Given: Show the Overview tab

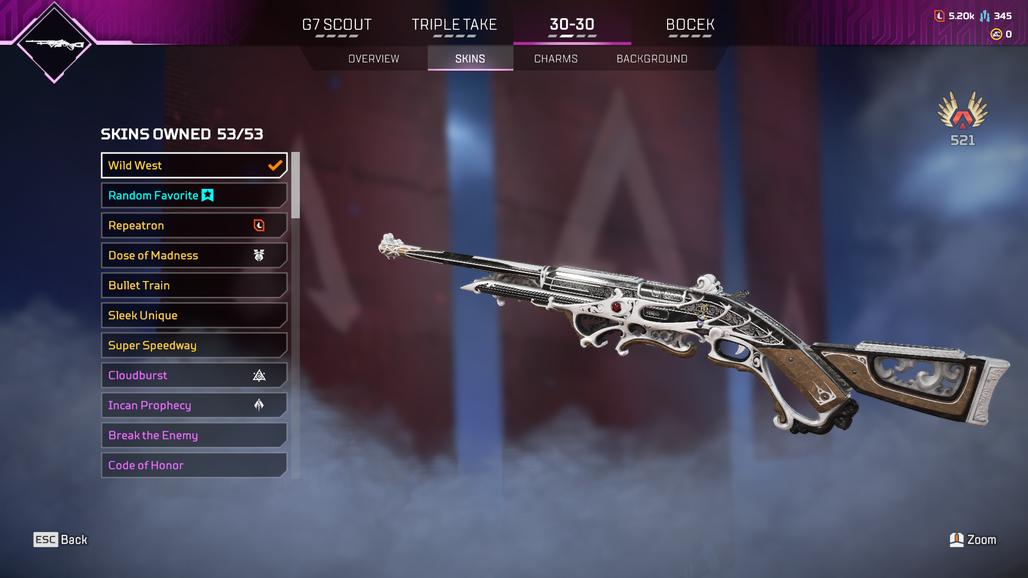Looking at the screenshot, I should [x=373, y=59].
